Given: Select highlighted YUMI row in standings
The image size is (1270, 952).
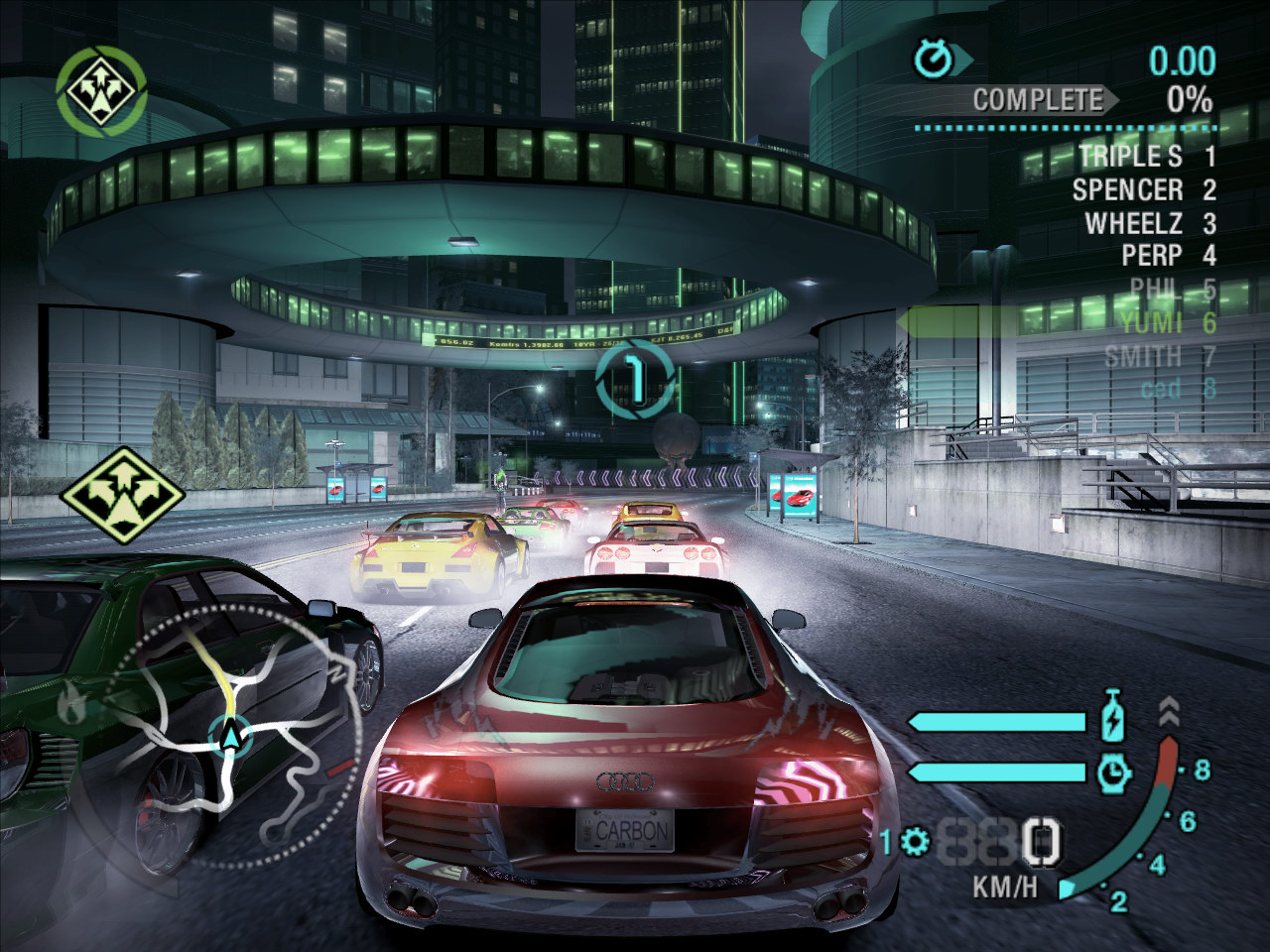Looking at the screenshot, I should [1153, 322].
